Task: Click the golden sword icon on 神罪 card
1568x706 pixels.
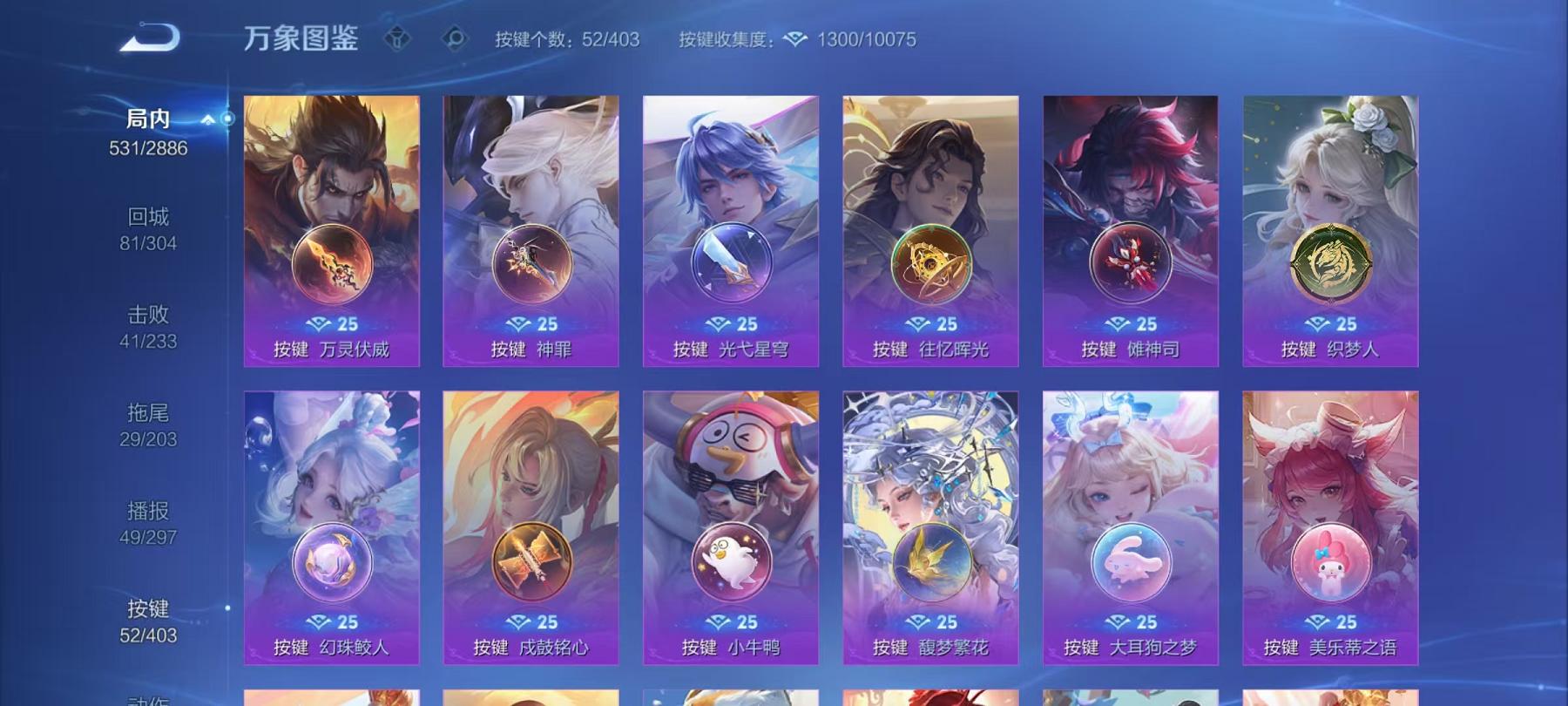Action: click(532, 263)
